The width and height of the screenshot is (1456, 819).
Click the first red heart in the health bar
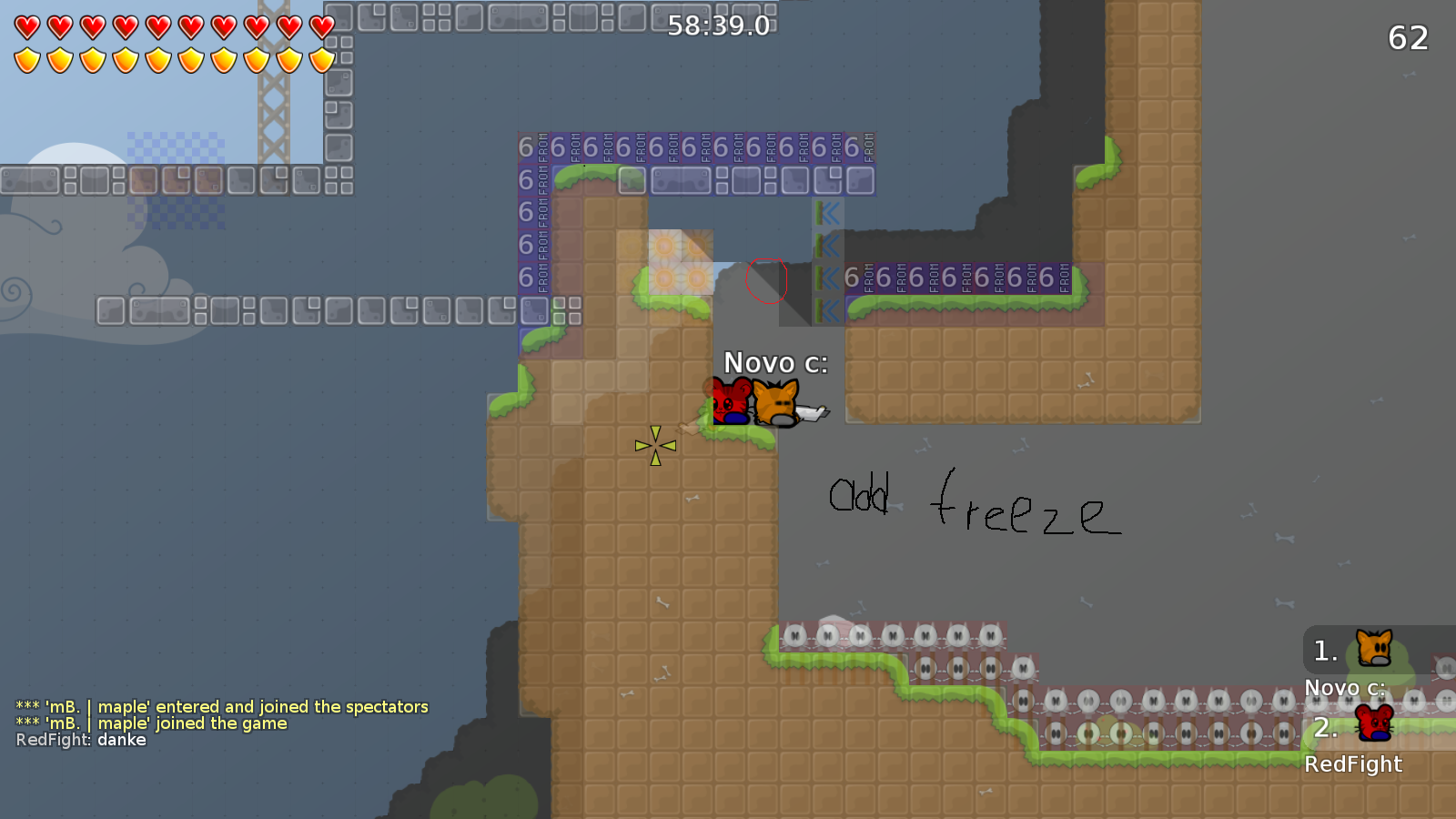(25, 25)
